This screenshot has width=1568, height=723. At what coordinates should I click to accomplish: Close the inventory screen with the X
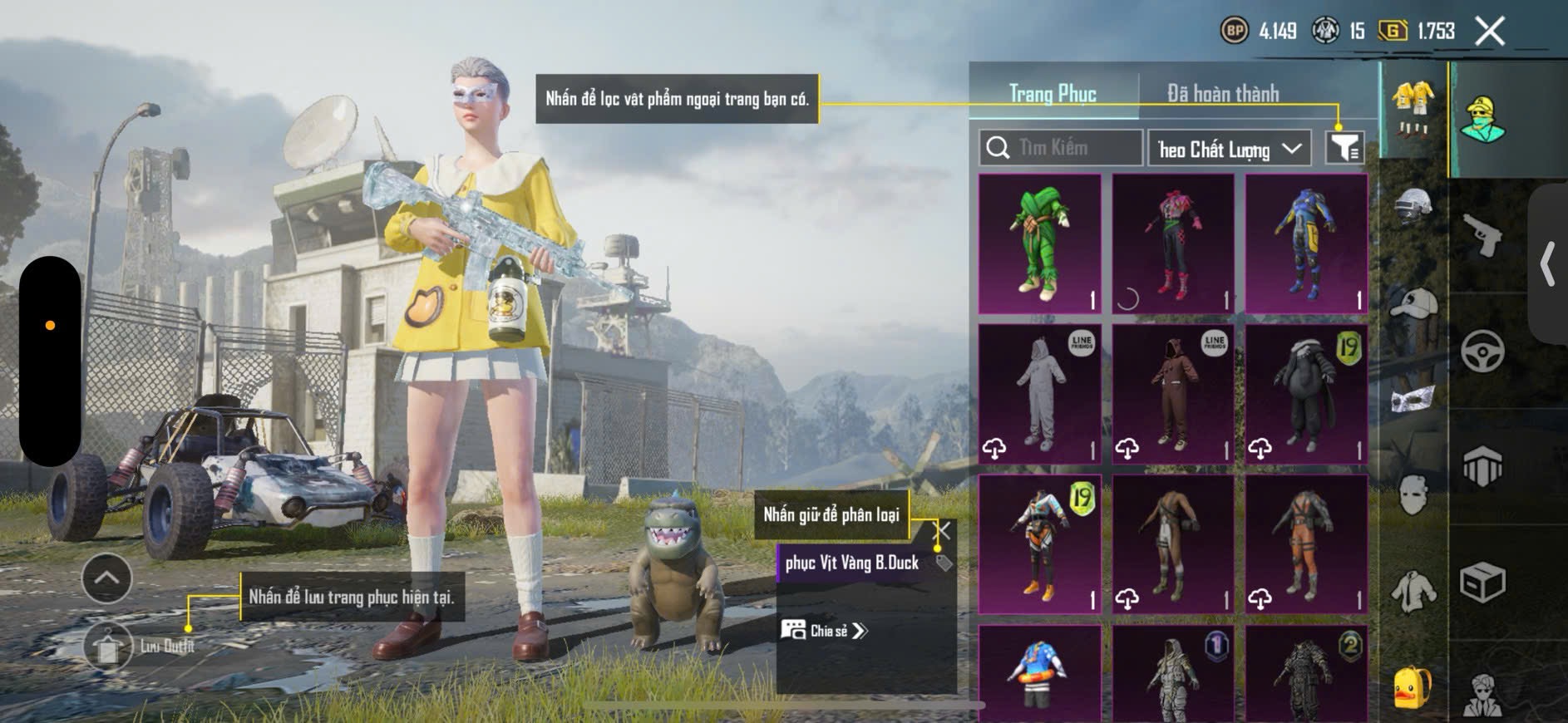click(x=1490, y=32)
